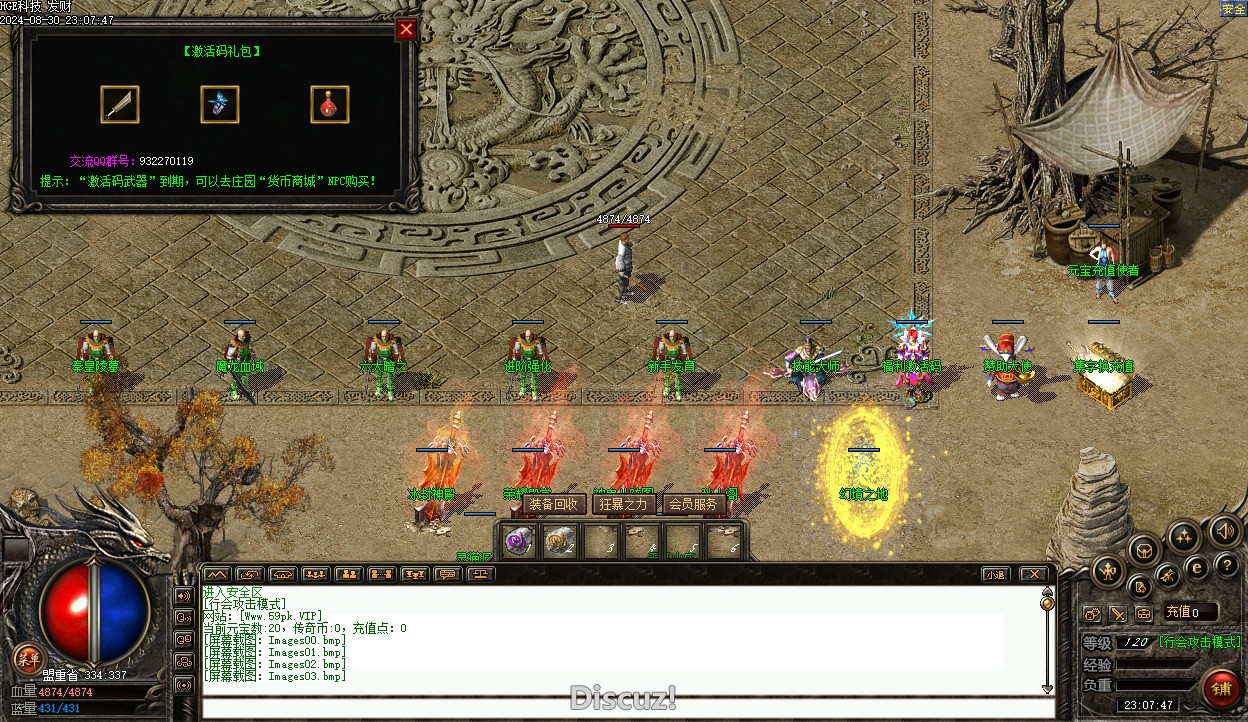The width and height of the screenshot is (1248, 722).
Task: Click into the chat input box
Action: (620, 707)
